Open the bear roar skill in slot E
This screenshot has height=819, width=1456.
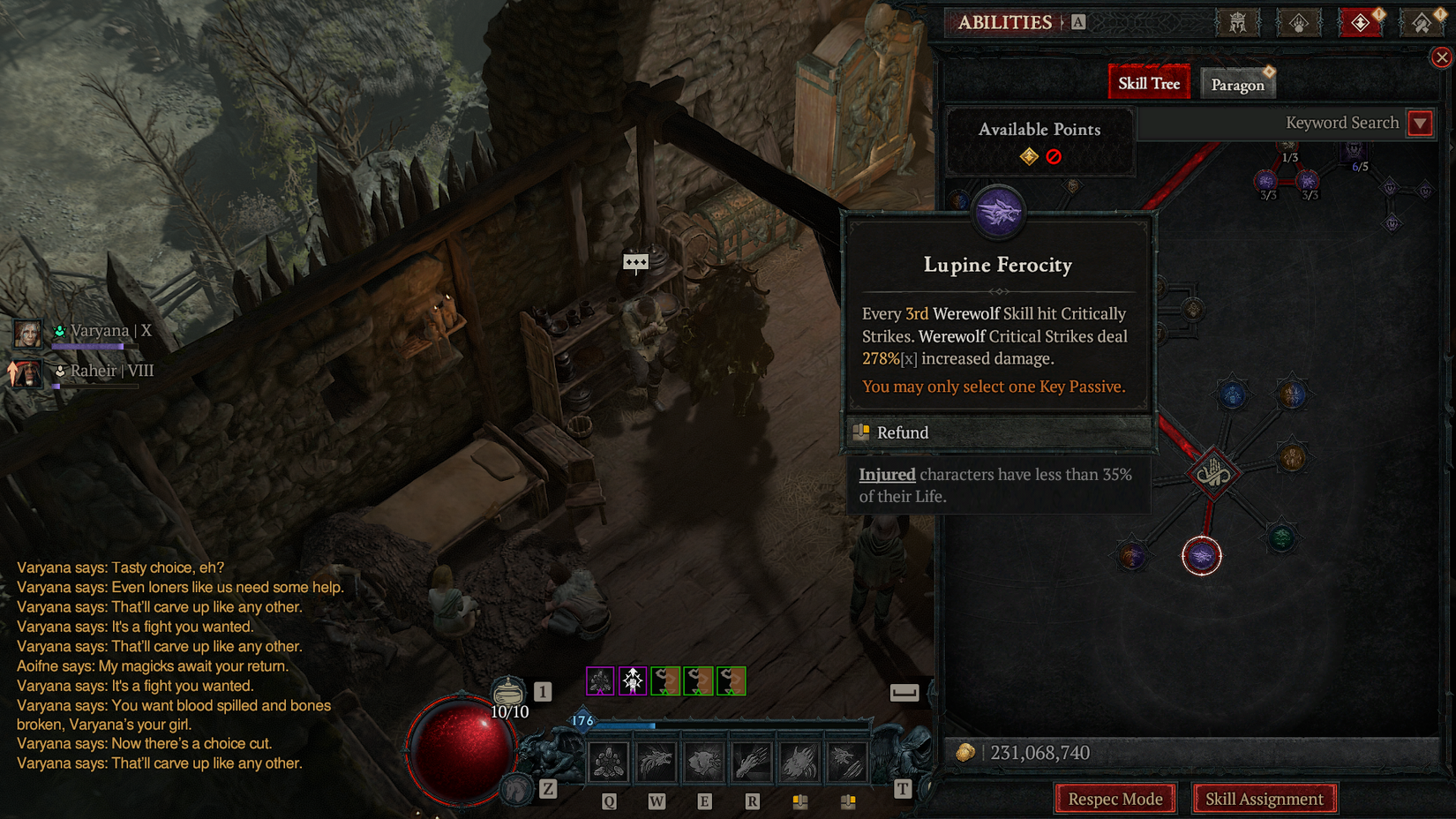[704, 761]
